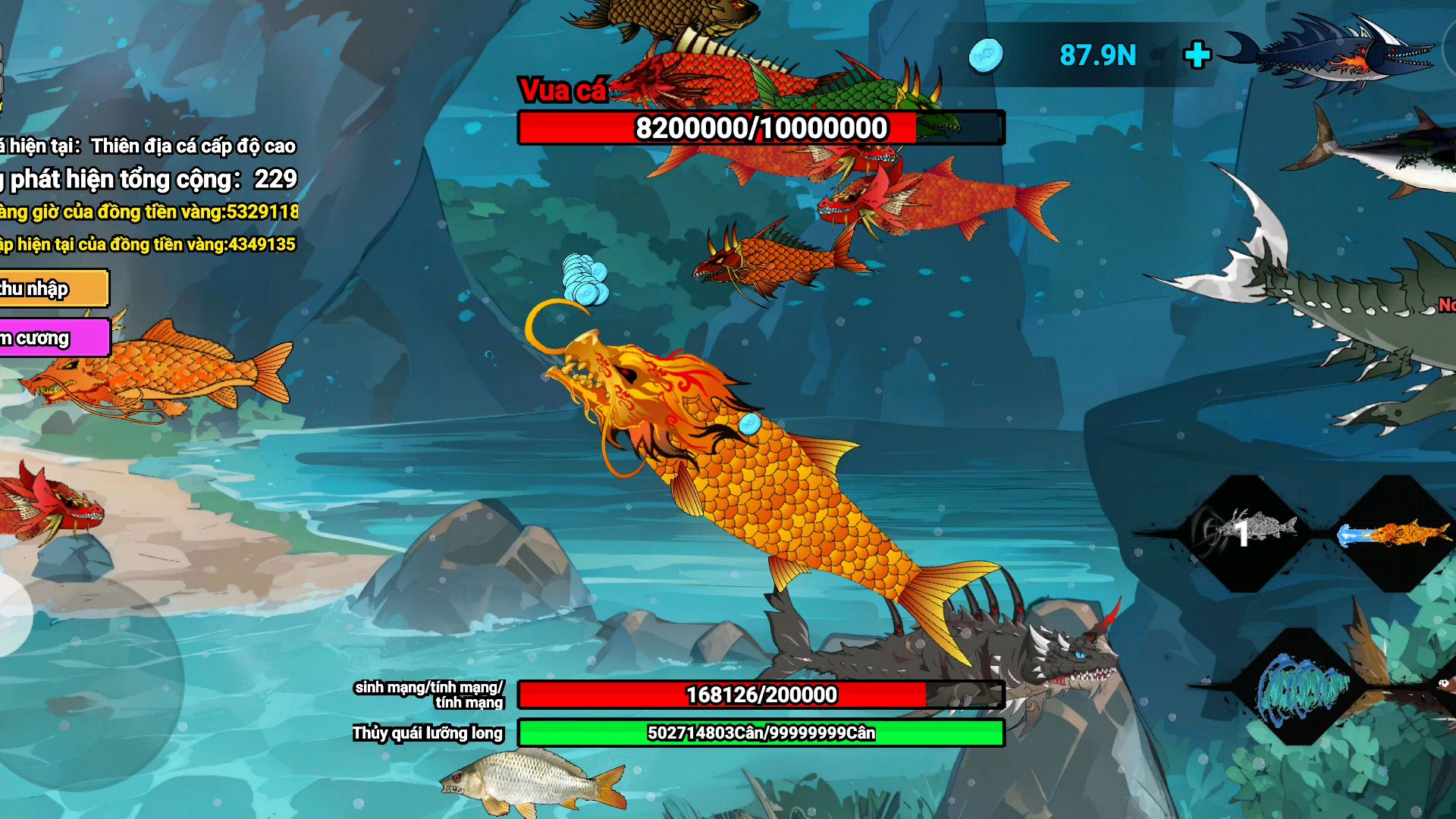Screen dimensions: 1456x819
Task: Collect income with the orange "thu nhập" button
Action: [x=52, y=289]
